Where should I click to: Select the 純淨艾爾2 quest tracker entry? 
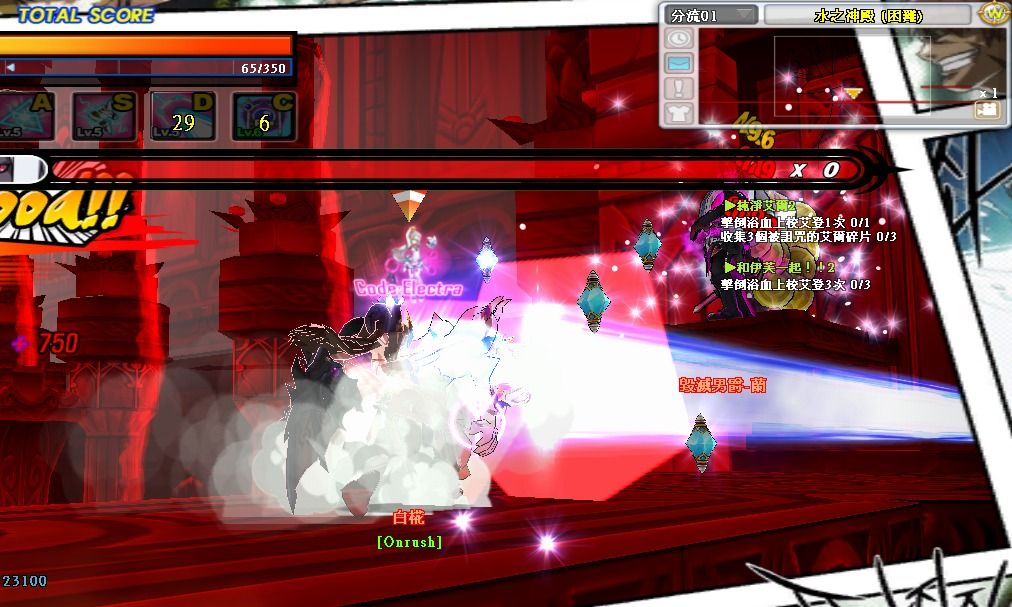[766, 206]
